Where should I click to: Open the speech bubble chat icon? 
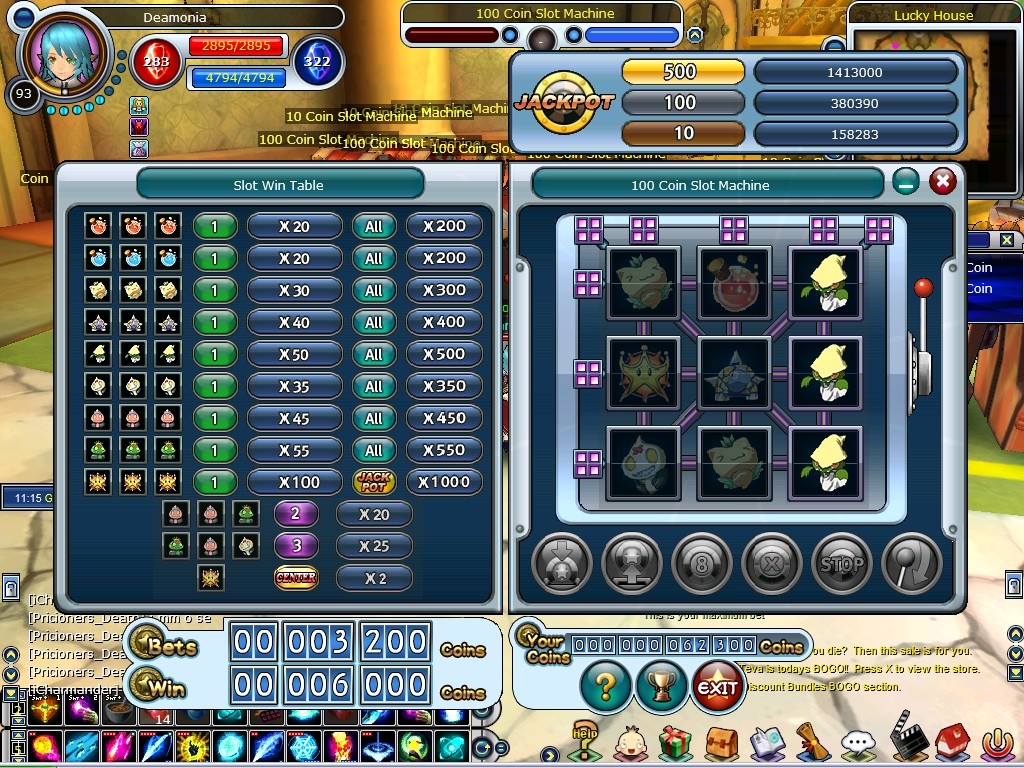(x=858, y=743)
